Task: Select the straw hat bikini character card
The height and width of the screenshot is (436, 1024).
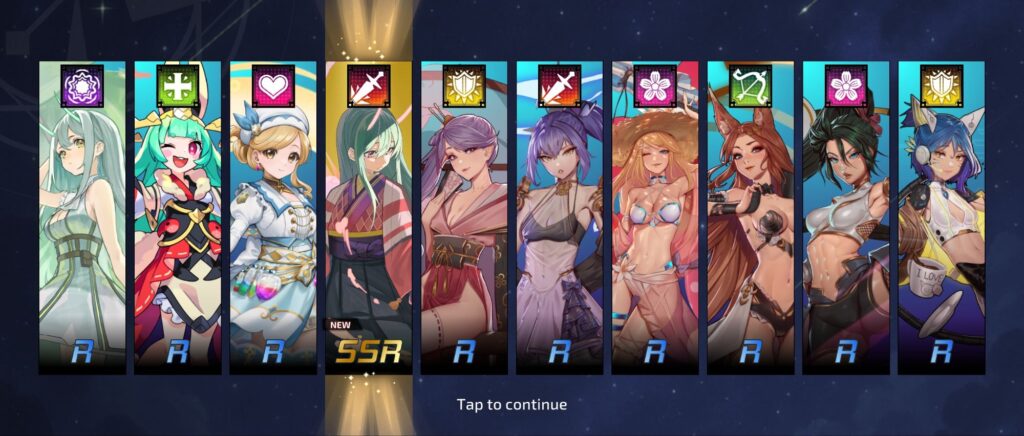Action: pos(655,220)
